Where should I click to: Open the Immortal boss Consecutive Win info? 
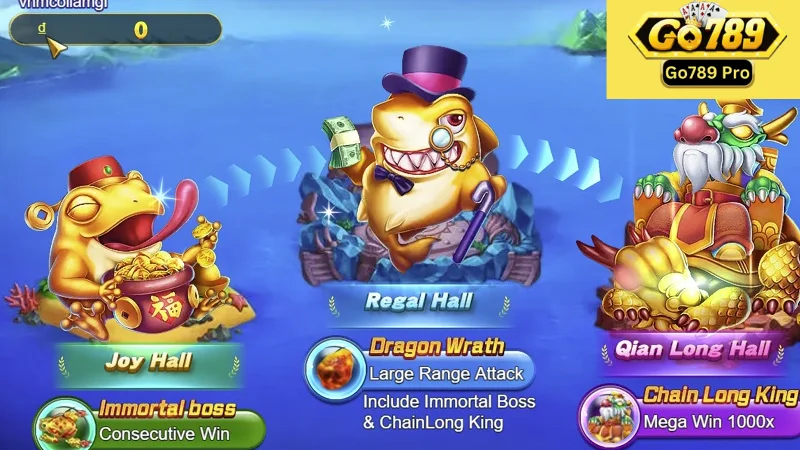(150, 424)
